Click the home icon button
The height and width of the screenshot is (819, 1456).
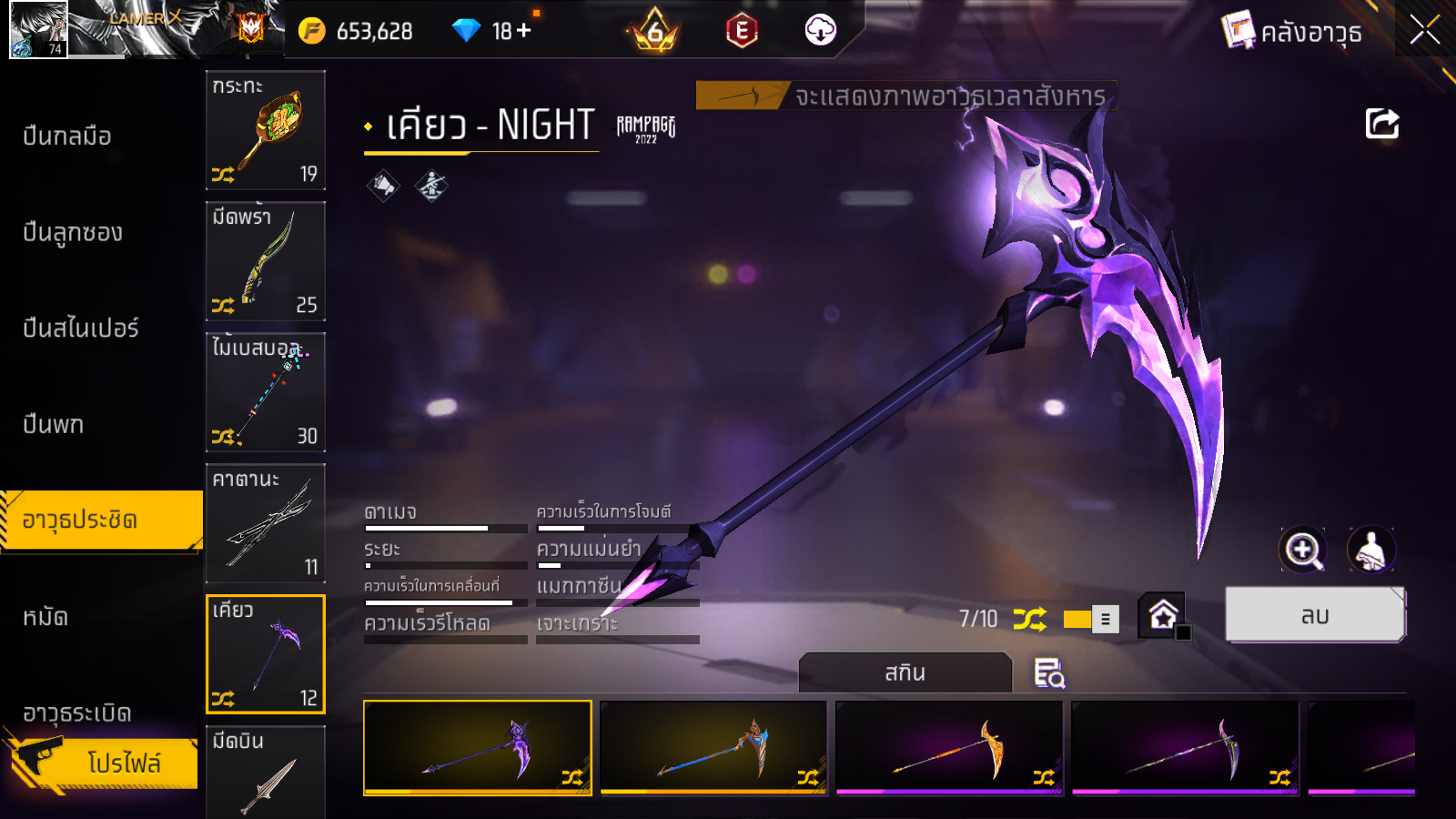coord(1163,616)
